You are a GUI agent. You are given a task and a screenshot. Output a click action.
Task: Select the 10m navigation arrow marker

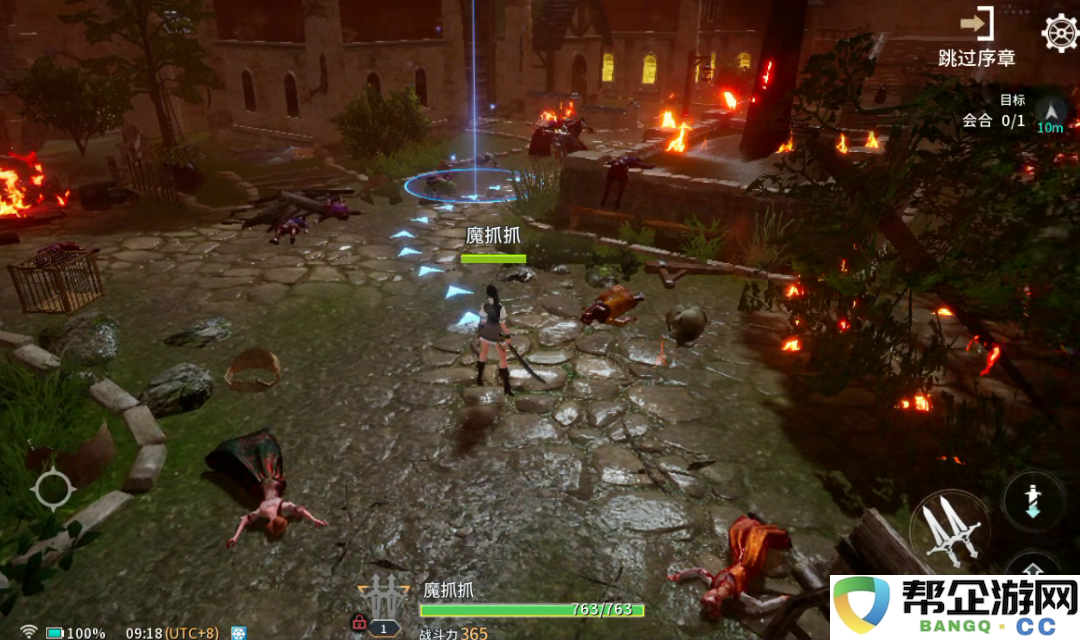(1050, 114)
